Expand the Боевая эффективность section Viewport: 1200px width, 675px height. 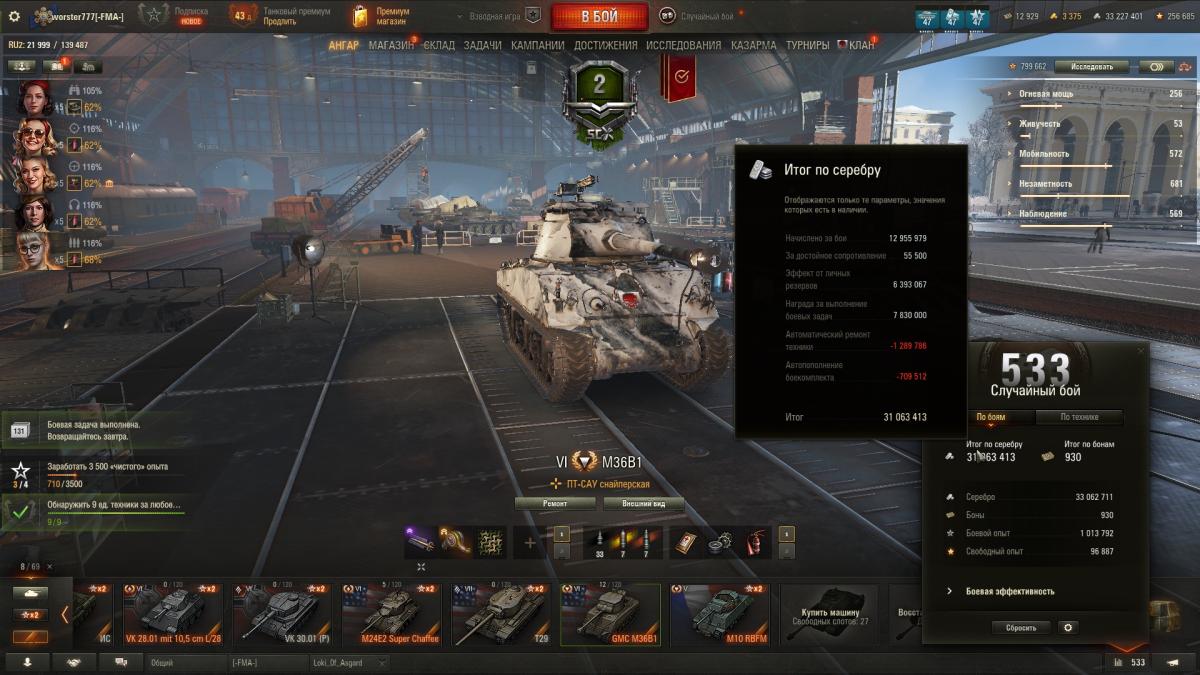pyautogui.click(x=1009, y=591)
